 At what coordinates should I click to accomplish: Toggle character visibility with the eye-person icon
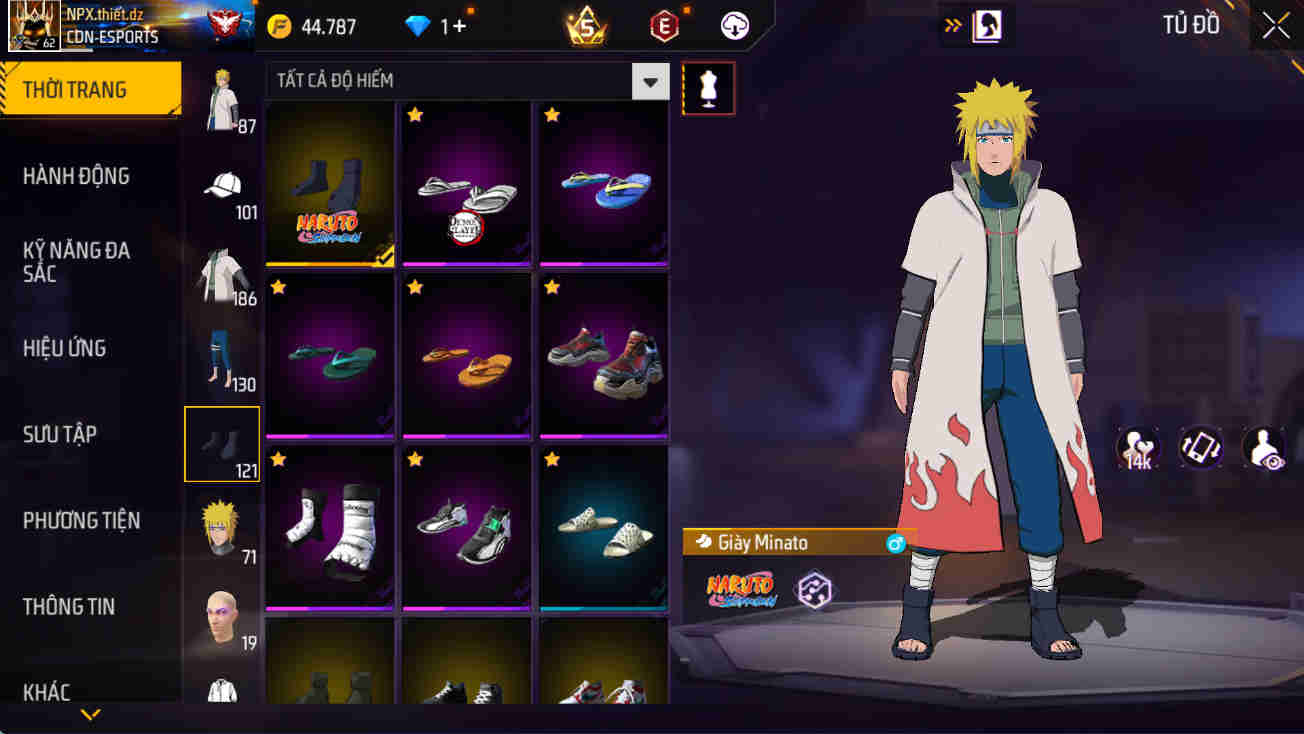pyautogui.click(x=1262, y=447)
